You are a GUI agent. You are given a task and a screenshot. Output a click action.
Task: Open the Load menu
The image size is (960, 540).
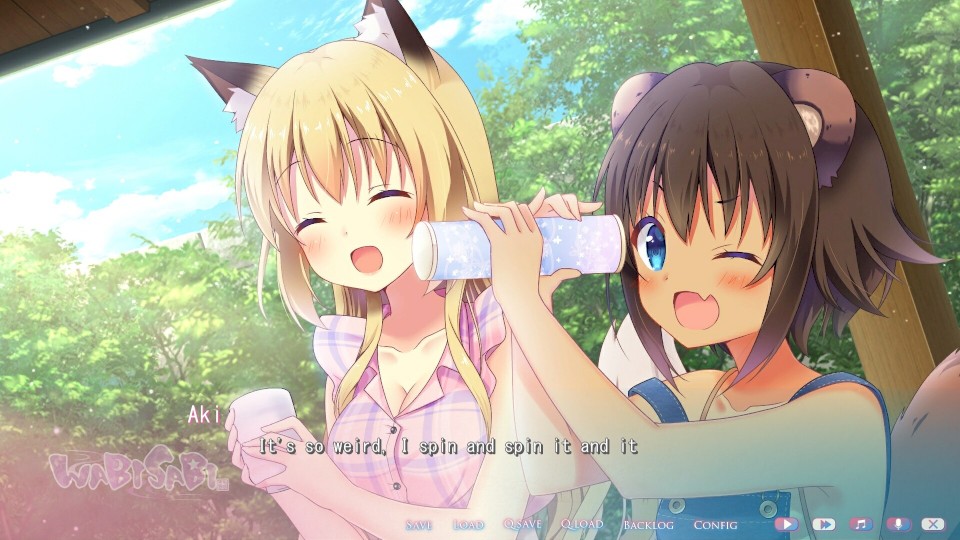tap(468, 524)
